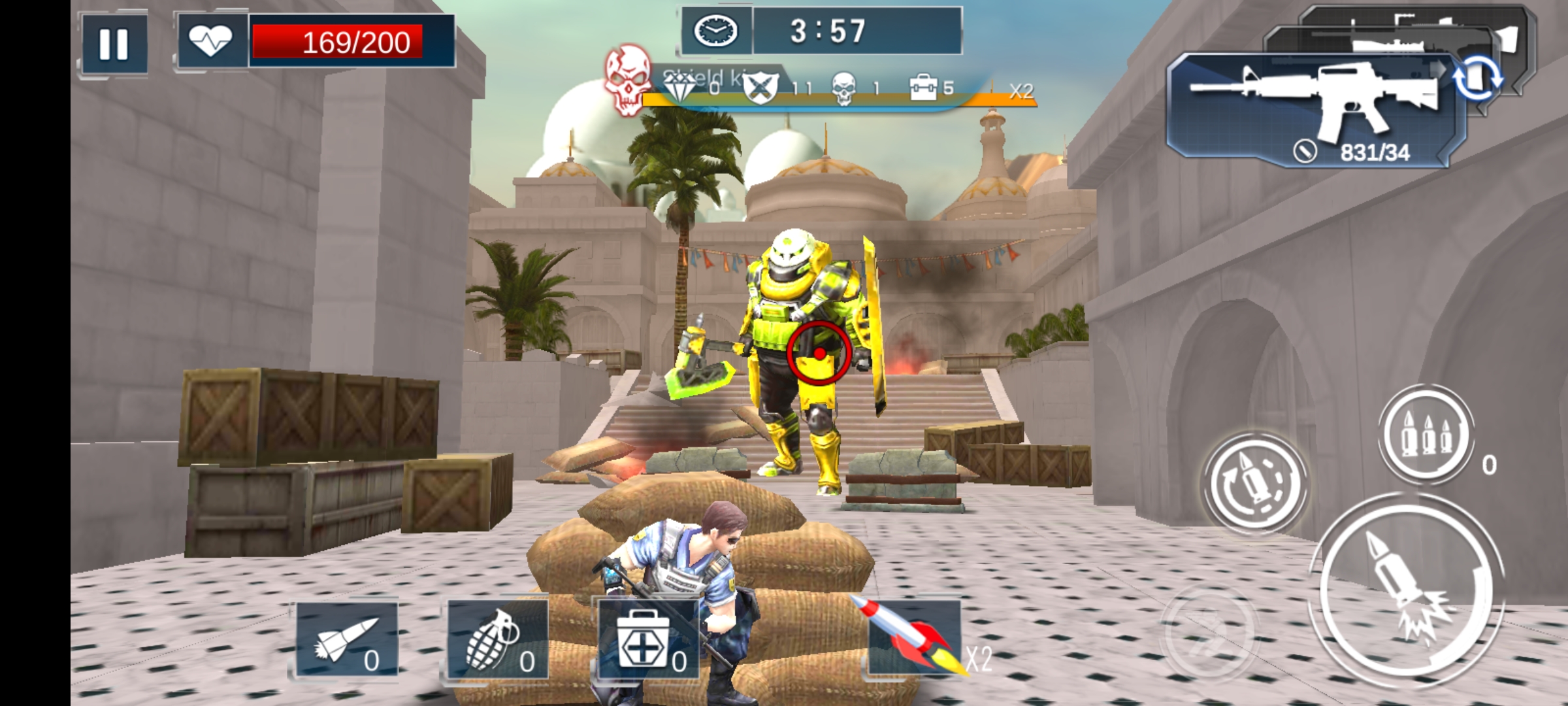Switch weapon with the swap arrows icon

tap(1477, 78)
